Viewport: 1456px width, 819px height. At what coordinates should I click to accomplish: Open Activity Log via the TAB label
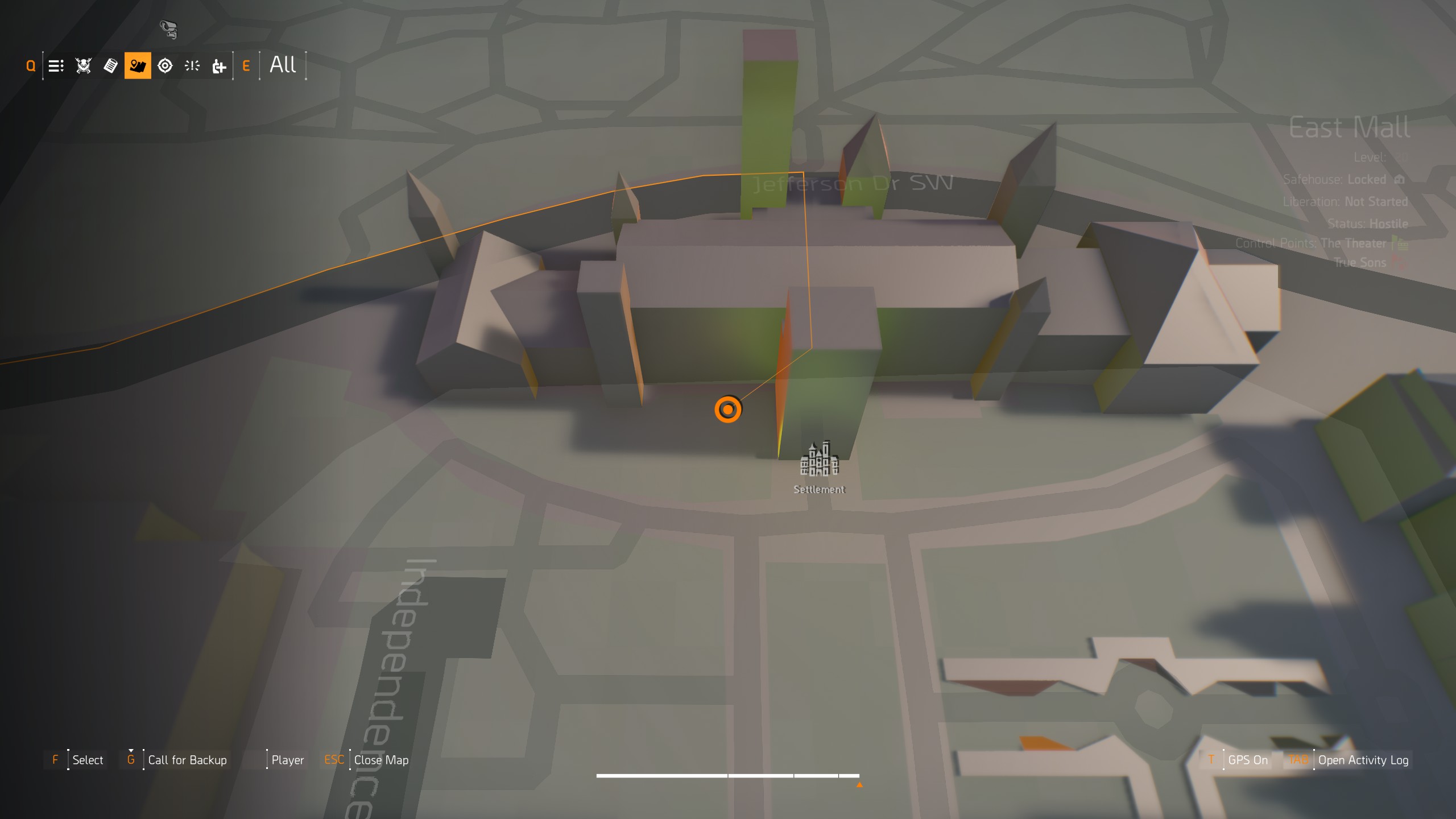[1300, 759]
